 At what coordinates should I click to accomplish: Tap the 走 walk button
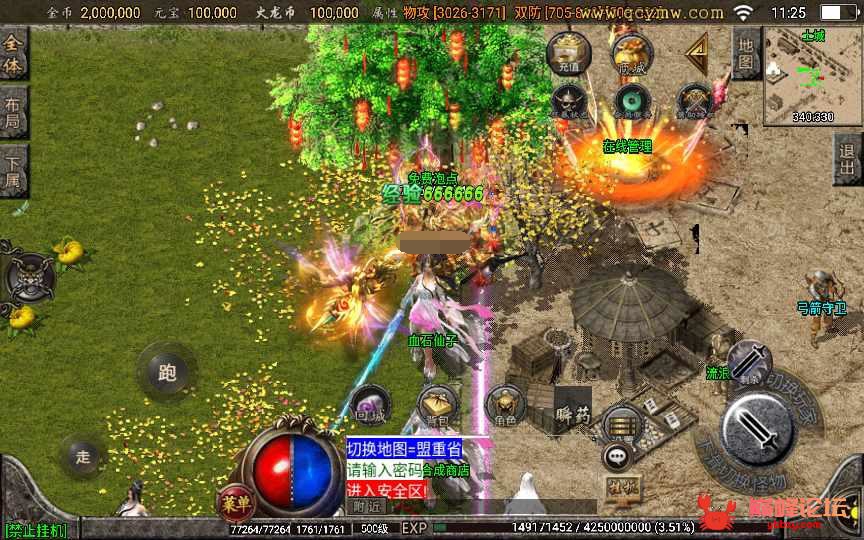click(82, 456)
